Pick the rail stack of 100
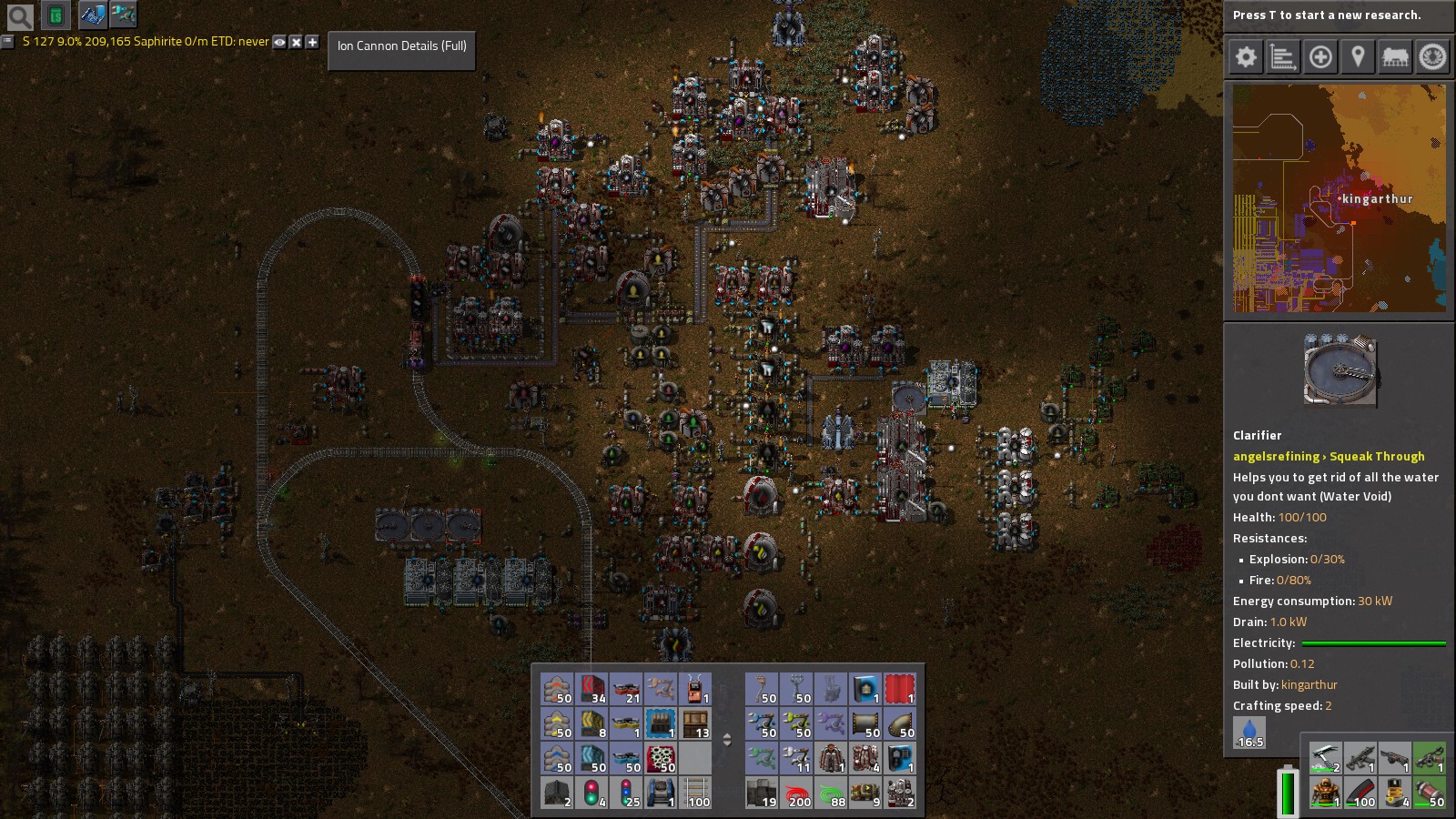This screenshot has height=819, width=1456. [x=696, y=793]
